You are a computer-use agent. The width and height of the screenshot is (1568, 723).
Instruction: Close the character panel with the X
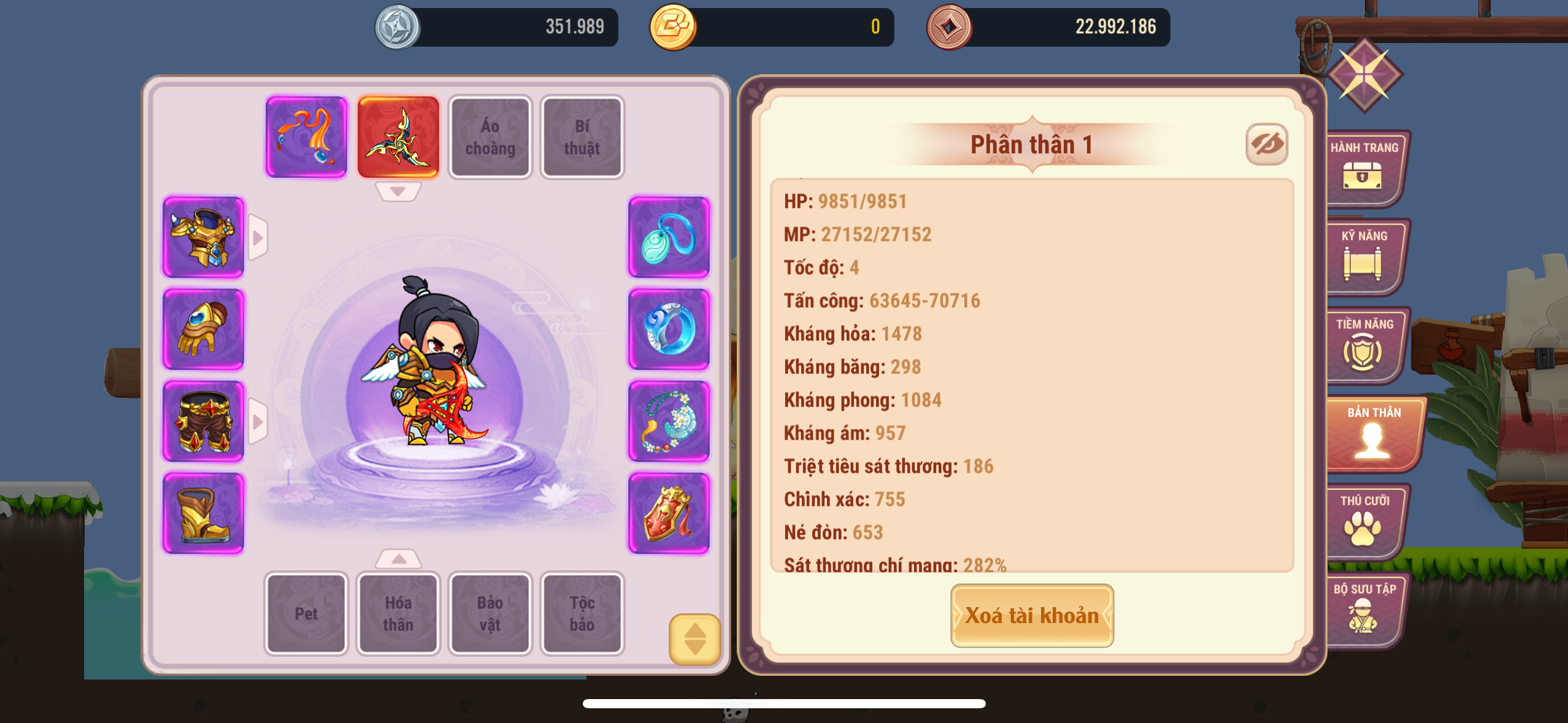[1364, 75]
